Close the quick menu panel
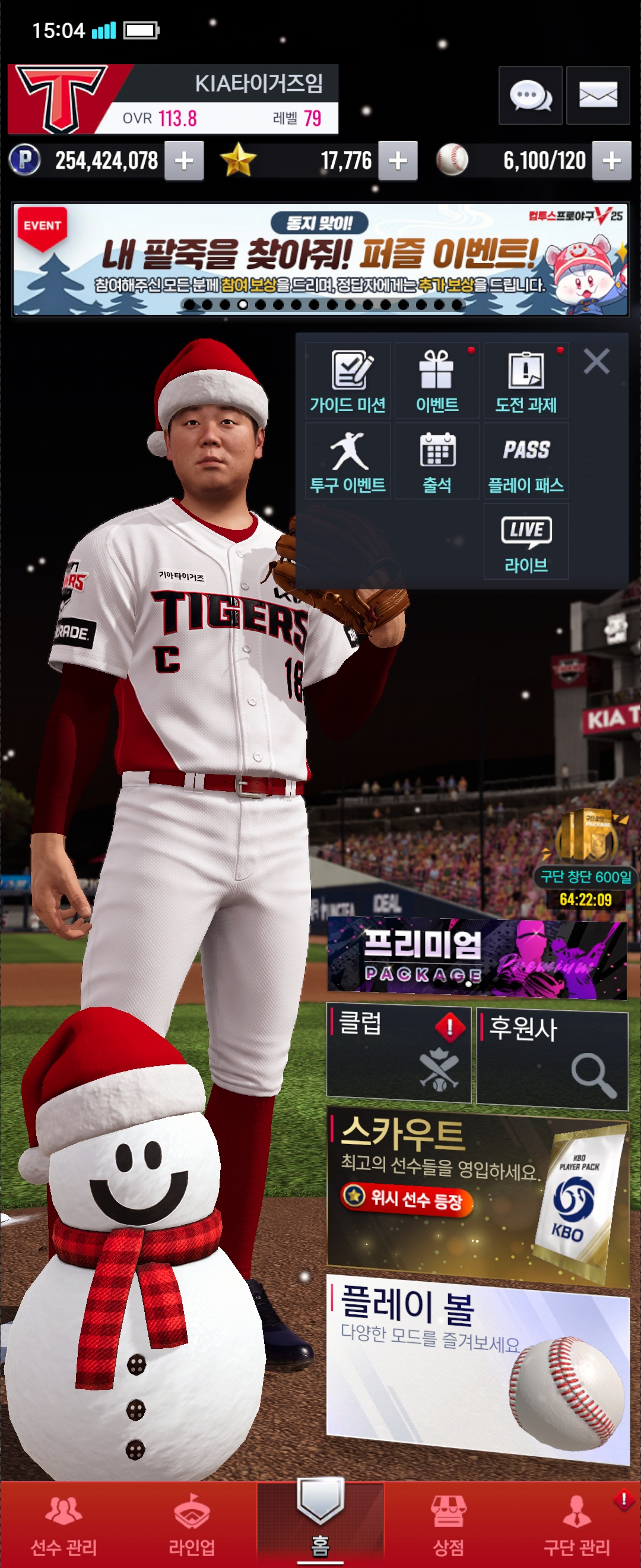This screenshot has width=641, height=1568. tap(596, 361)
